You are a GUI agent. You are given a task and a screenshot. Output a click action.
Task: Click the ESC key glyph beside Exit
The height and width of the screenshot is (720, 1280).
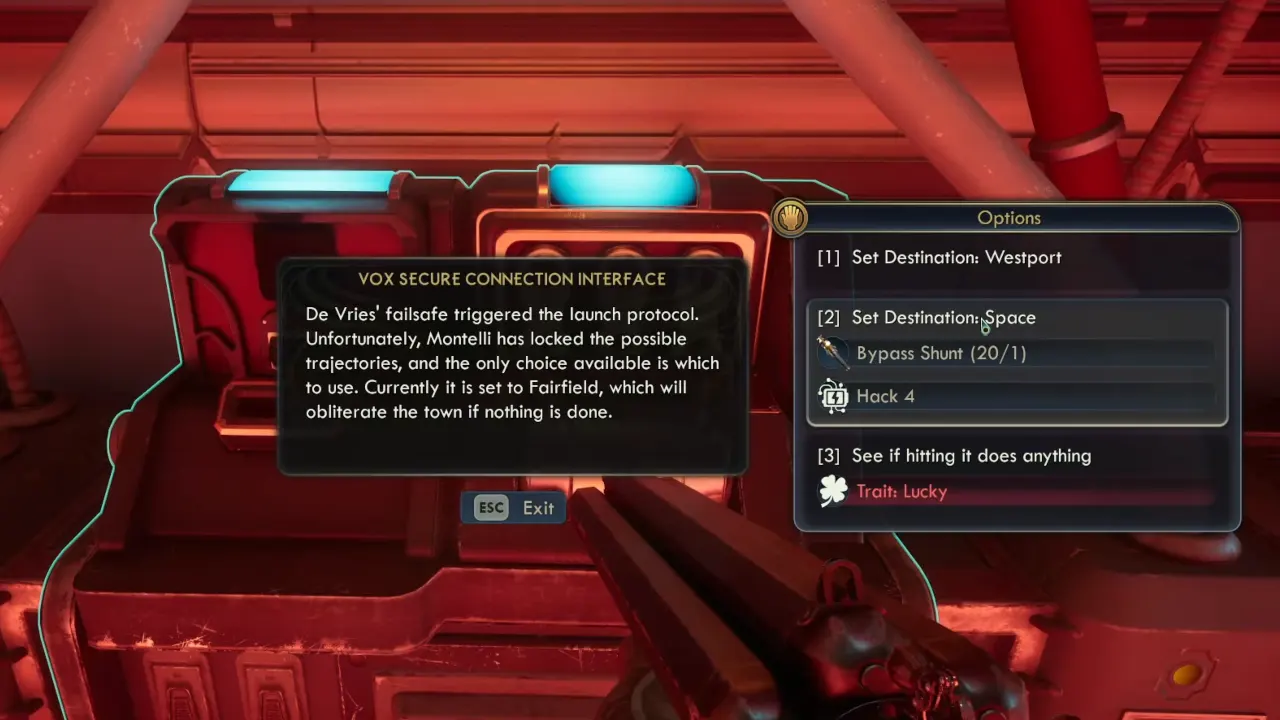click(491, 507)
